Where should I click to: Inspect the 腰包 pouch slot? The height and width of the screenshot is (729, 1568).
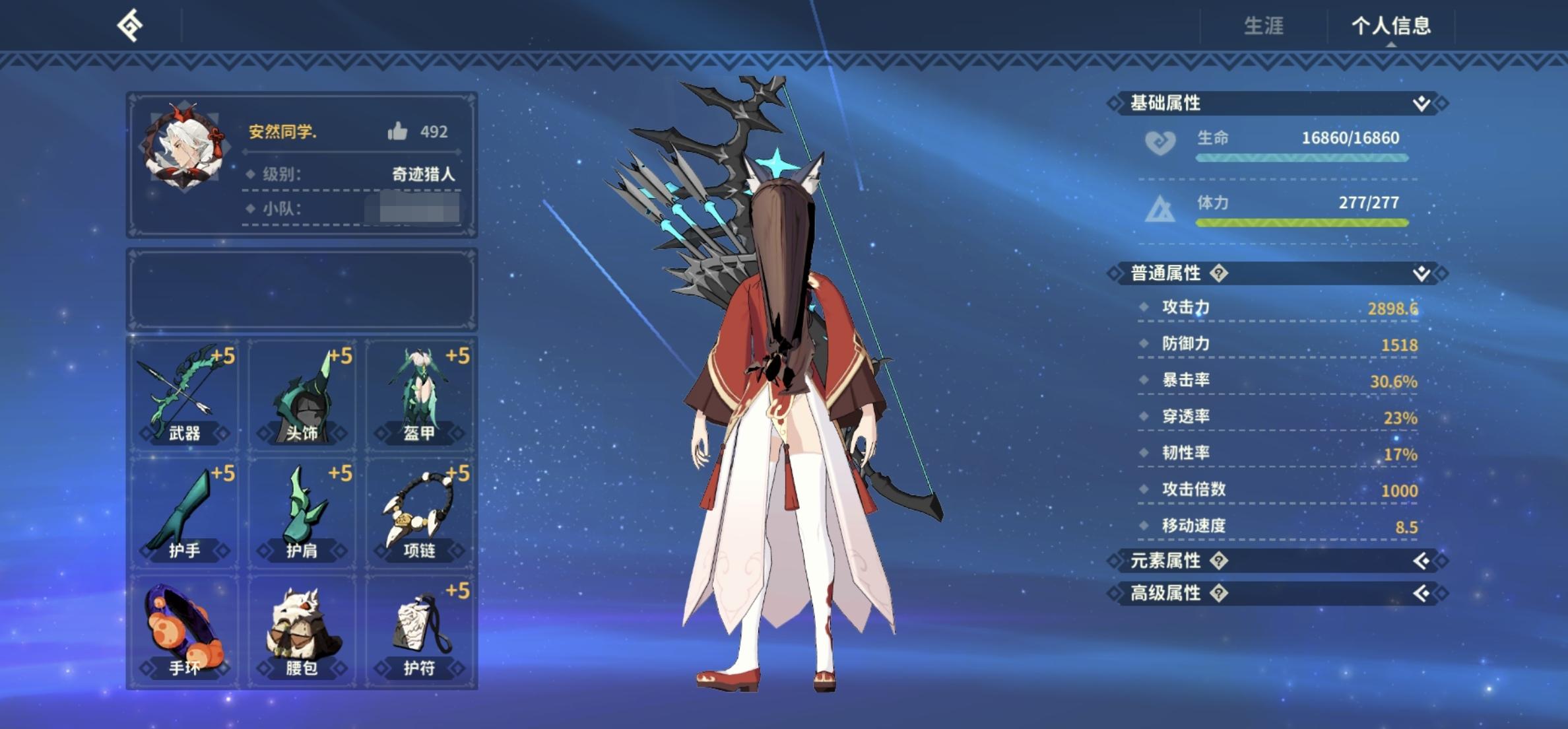(302, 629)
